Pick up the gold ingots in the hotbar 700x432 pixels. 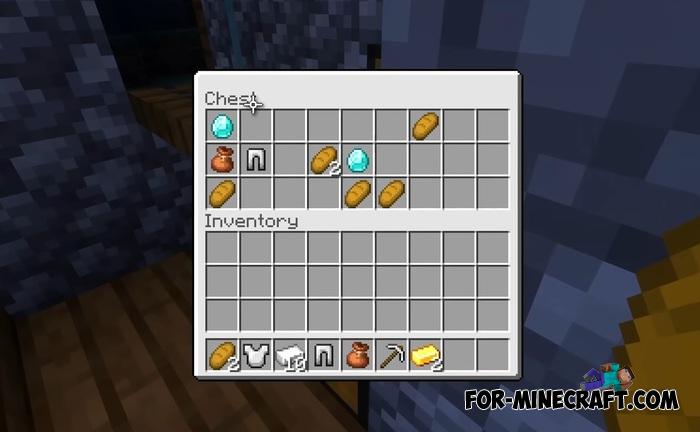click(x=425, y=355)
